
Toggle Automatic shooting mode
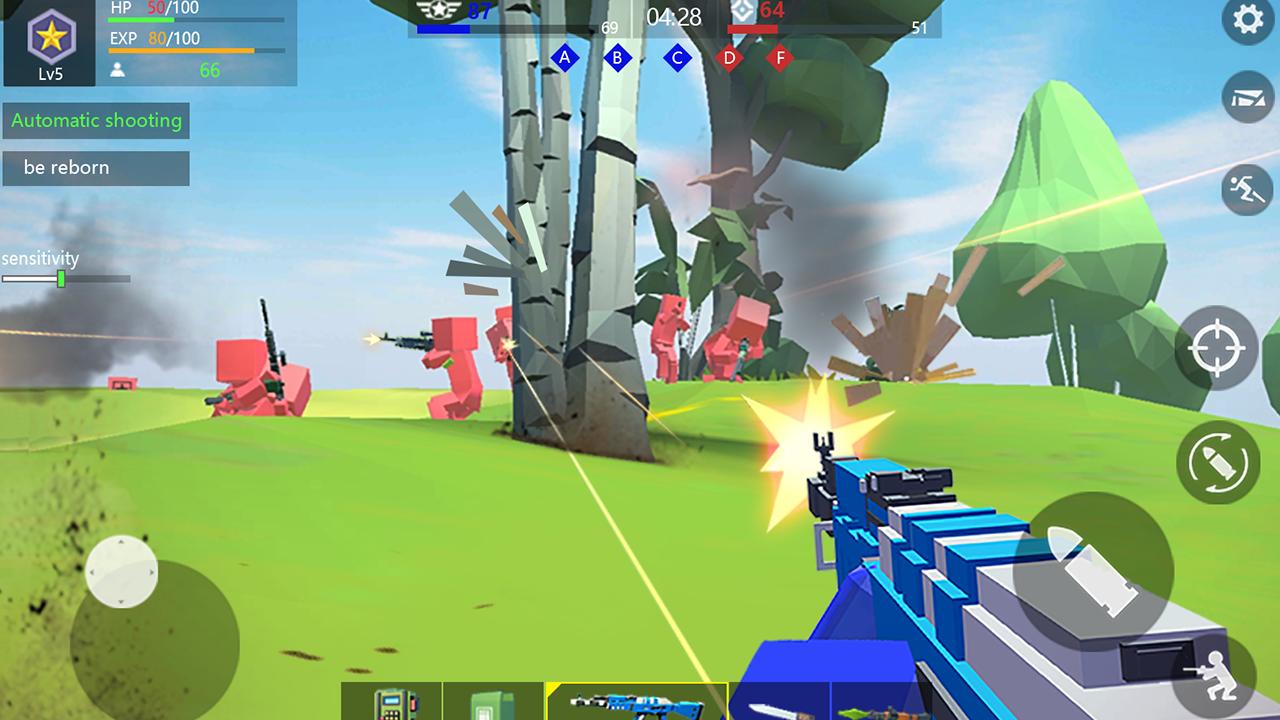(x=97, y=121)
